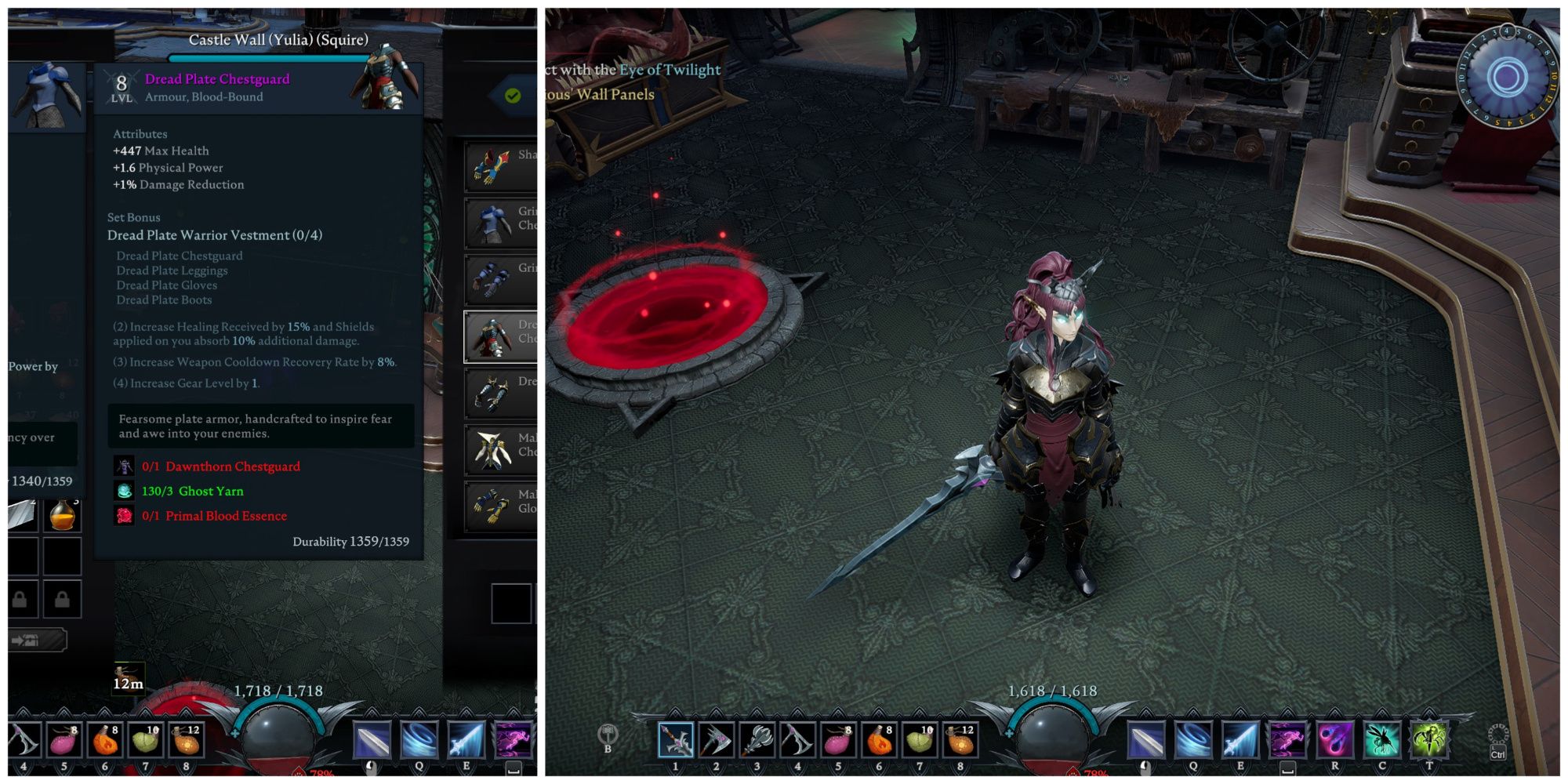This screenshot has height=784, width=1568.
Task: Activate the purple orb spell on R
Action: [x=1334, y=740]
